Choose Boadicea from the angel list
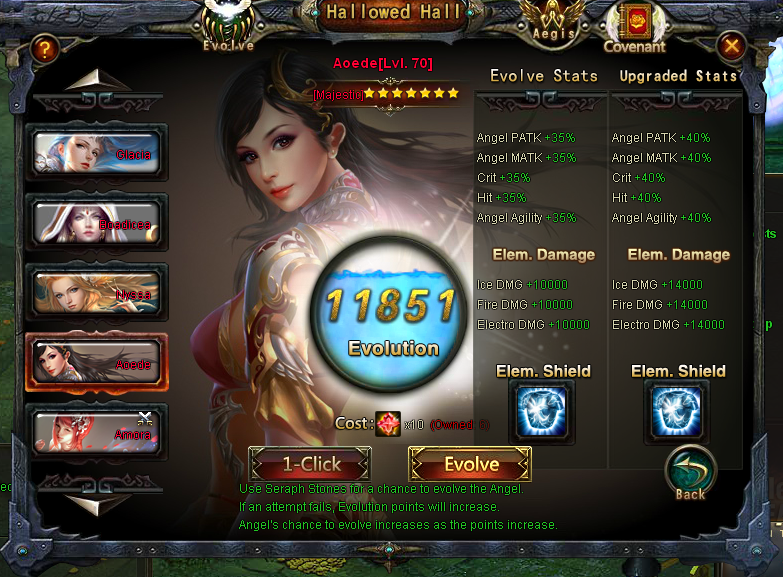Image resolution: width=783 pixels, height=577 pixels. pos(97,222)
